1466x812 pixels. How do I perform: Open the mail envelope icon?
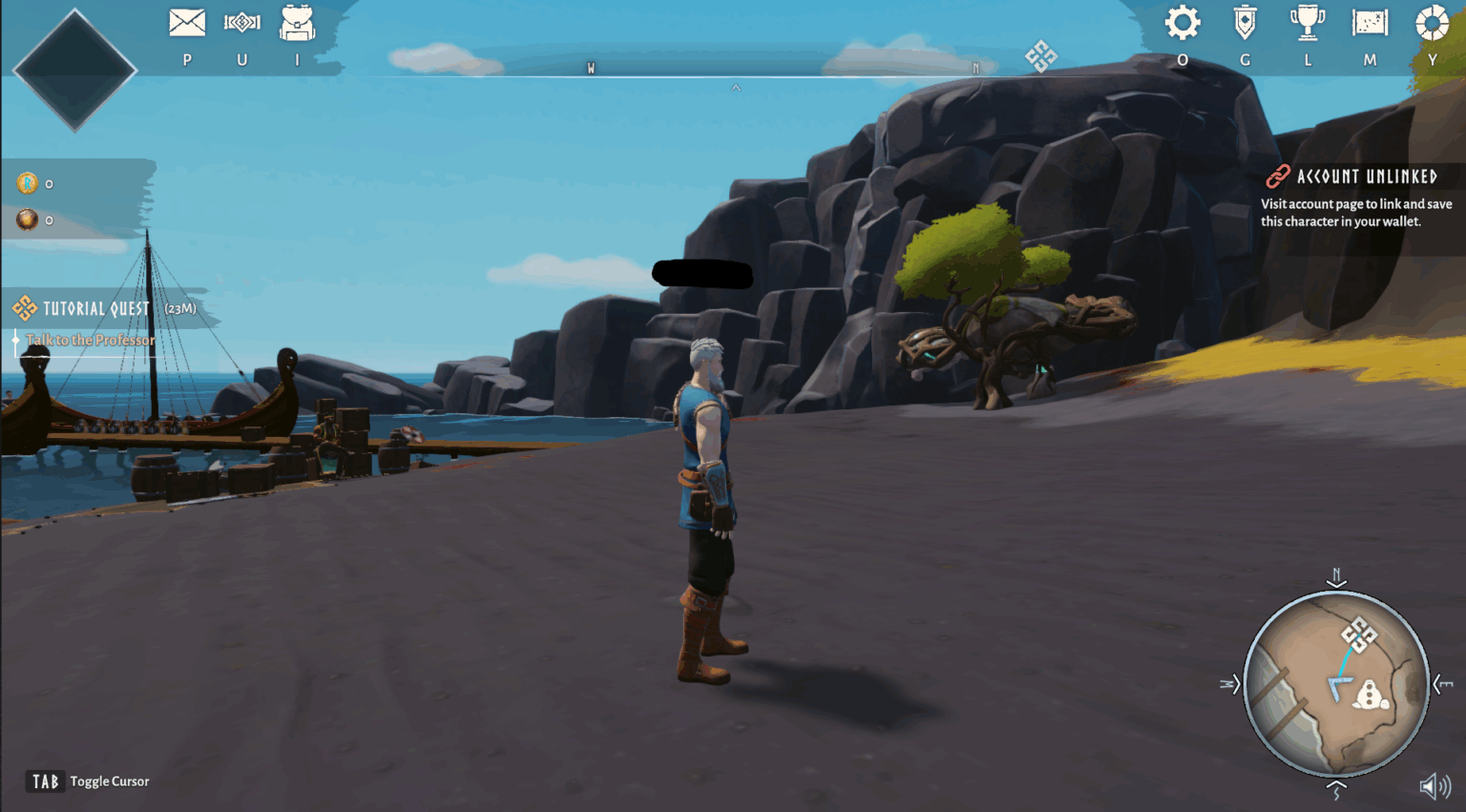click(x=187, y=21)
